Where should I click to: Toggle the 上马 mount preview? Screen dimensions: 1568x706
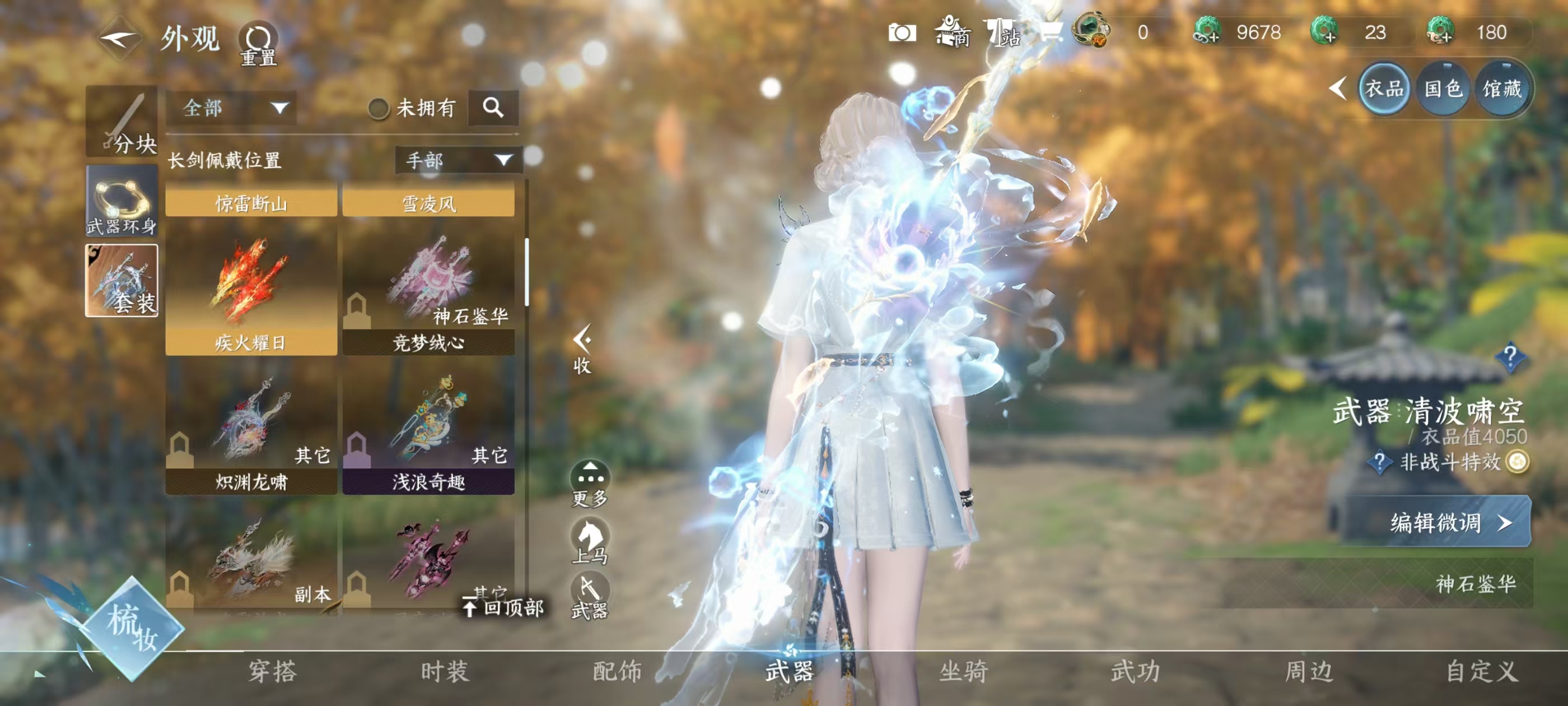(590, 540)
